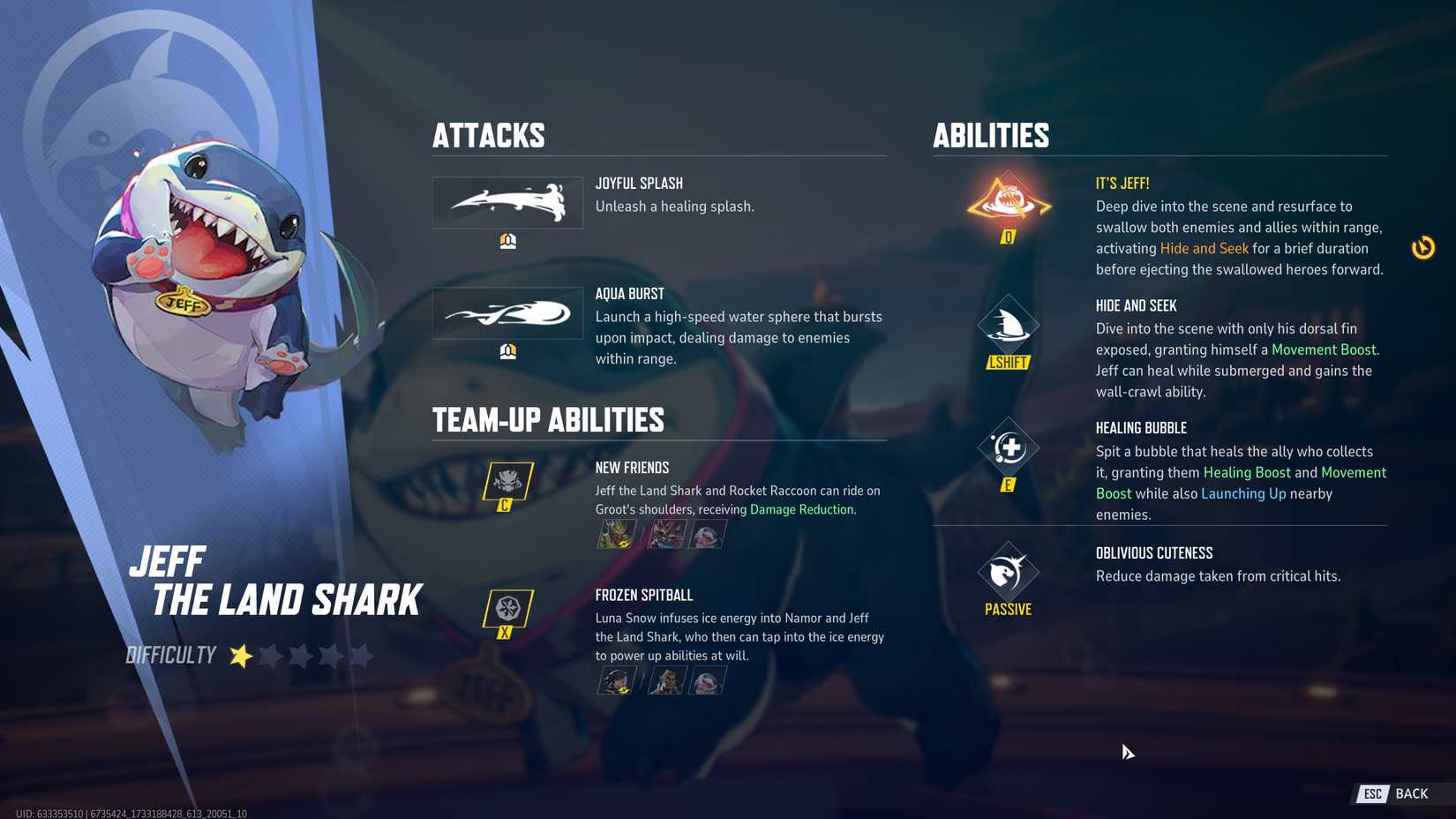Click the first difficulty star
The width and height of the screenshot is (1456, 819).
239,655
